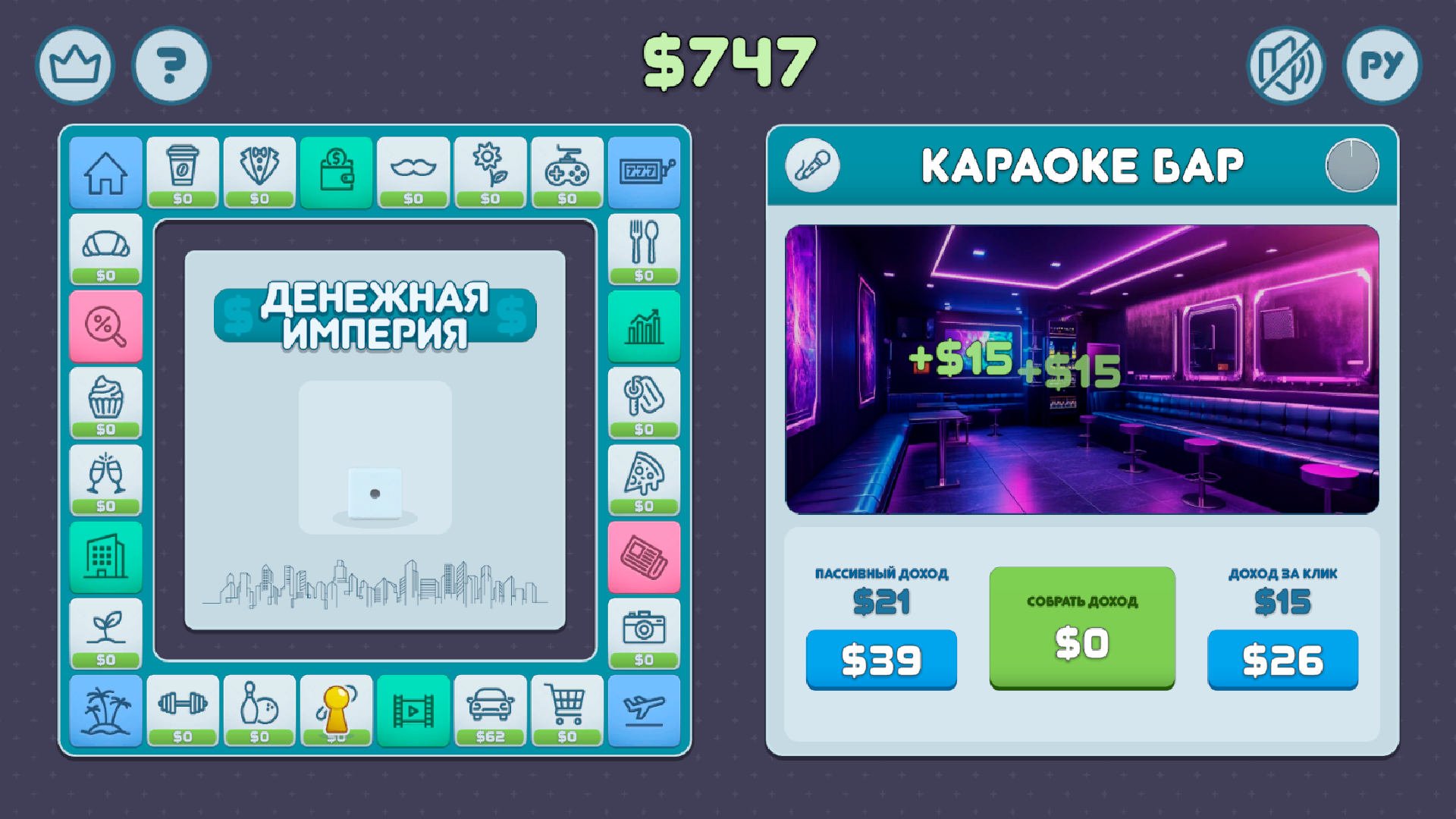Open the shopping cart tile
1456x819 pixels.
pyautogui.click(x=566, y=711)
